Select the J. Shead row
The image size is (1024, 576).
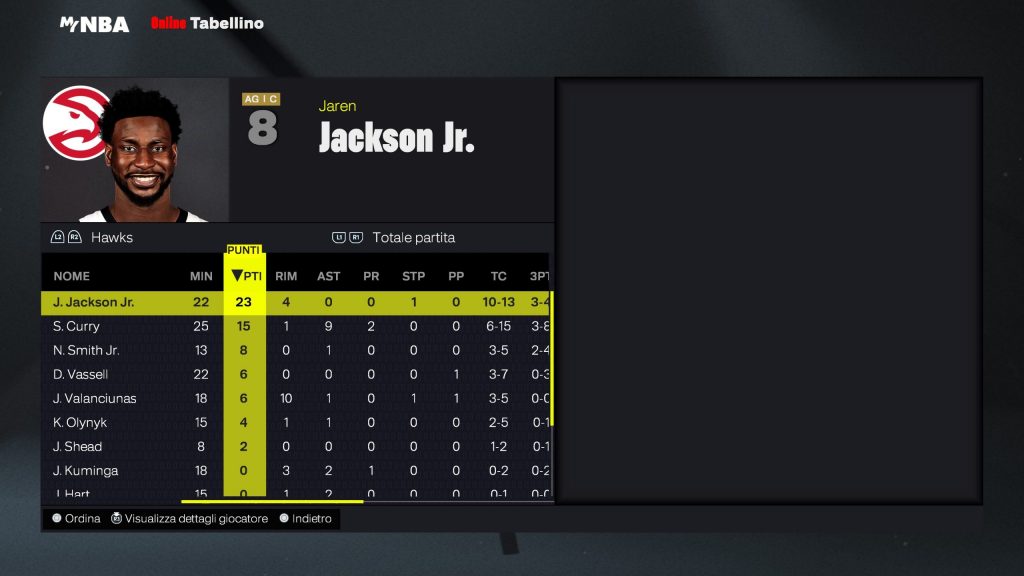coord(77,446)
